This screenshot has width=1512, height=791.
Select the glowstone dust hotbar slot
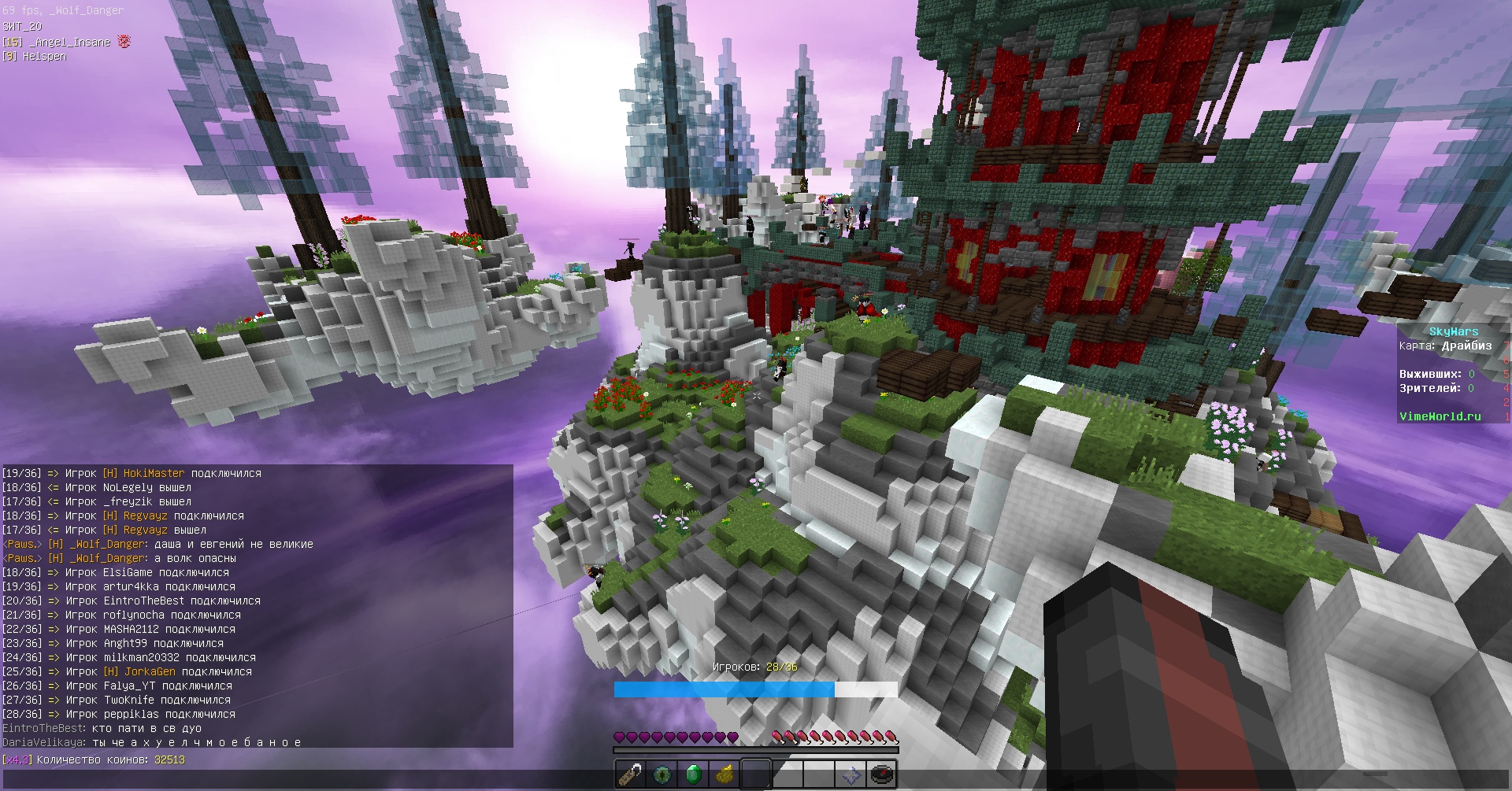(724, 774)
